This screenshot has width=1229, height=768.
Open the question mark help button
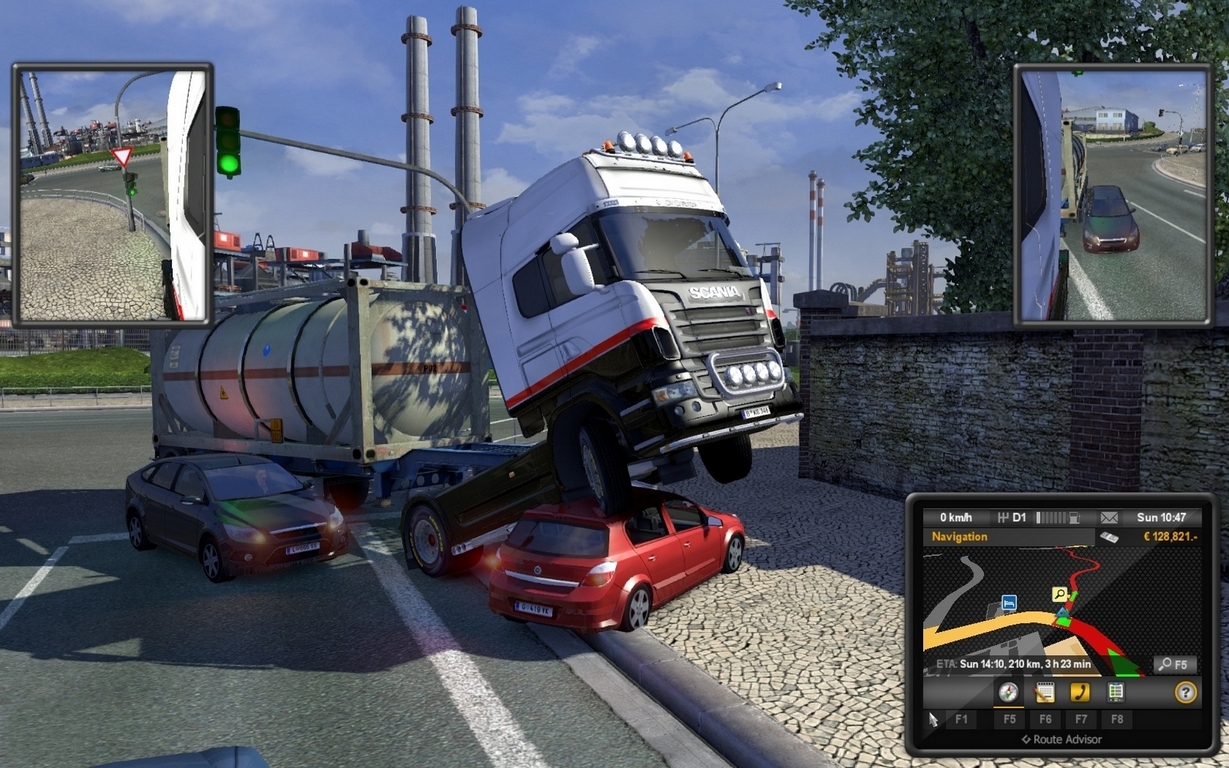click(1185, 692)
